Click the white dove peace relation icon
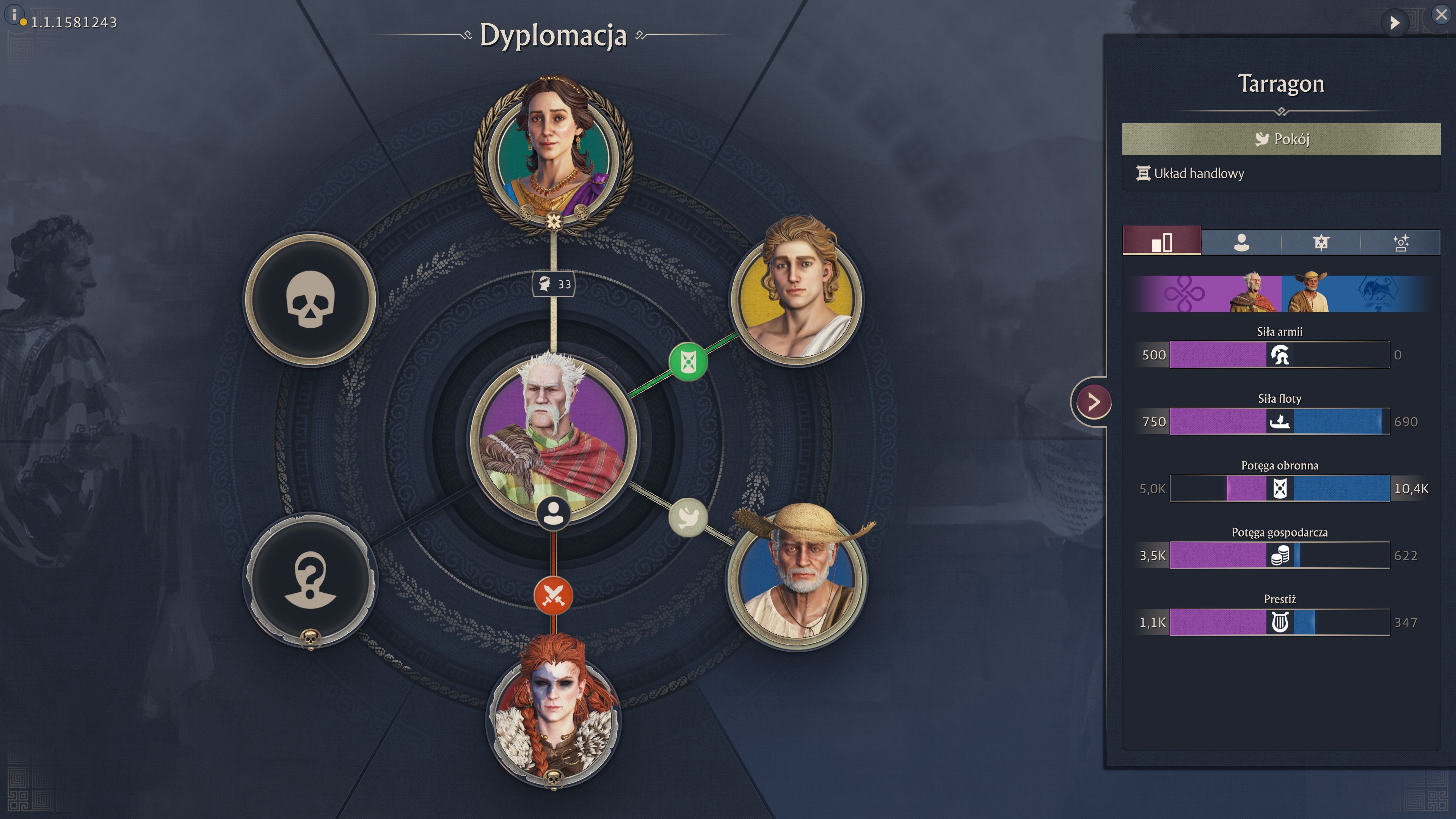This screenshot has height=819, width=1456. pos(688,517)
